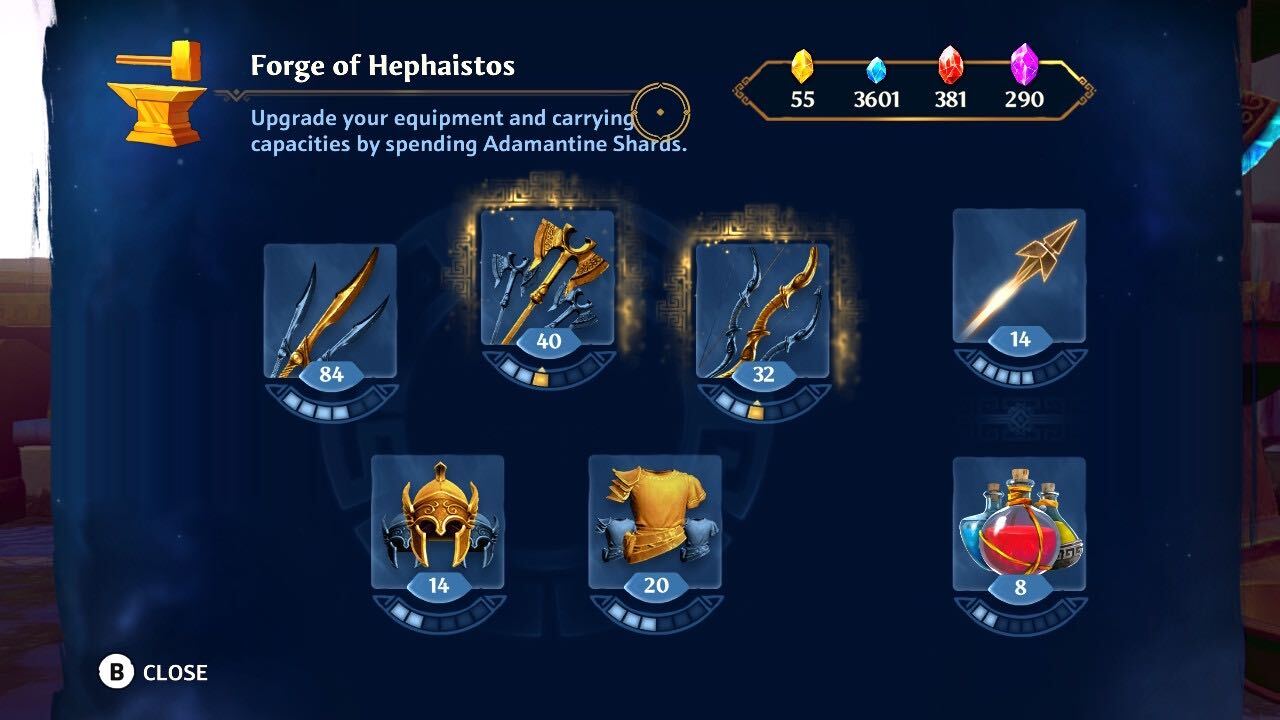Click the cost badge showing 84 shards
This screenshot has width=1280, height=720.
pos(331,376)
